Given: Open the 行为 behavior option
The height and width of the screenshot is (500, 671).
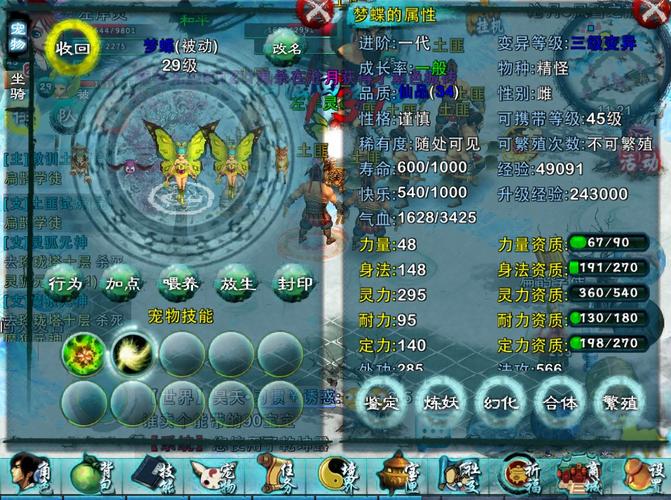Looking at the screenshot, I should (66, 284).
